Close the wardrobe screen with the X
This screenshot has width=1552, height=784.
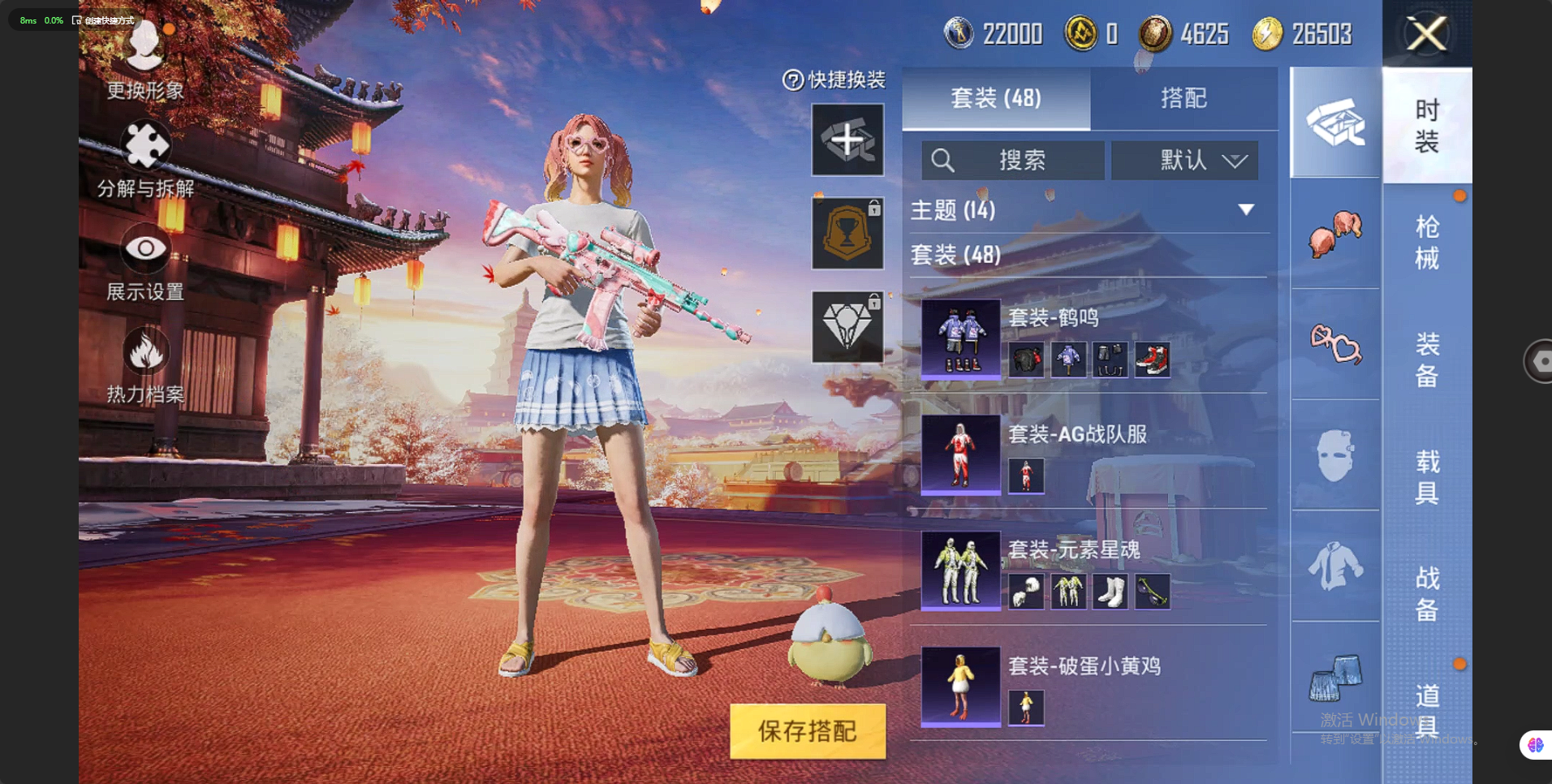click(x=1426, y=34)
